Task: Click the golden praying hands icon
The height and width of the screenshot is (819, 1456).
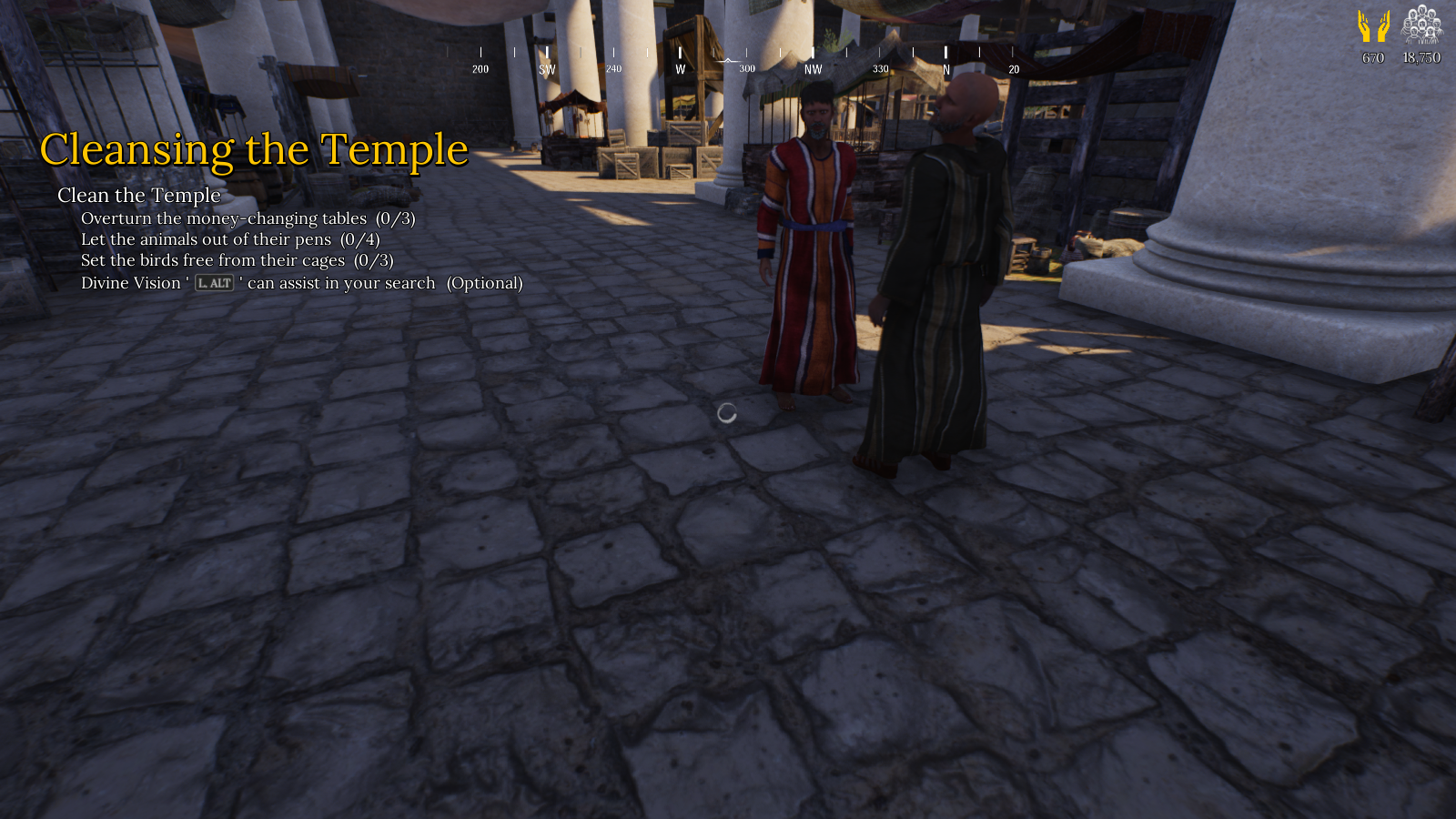Action: point(1373,26)
